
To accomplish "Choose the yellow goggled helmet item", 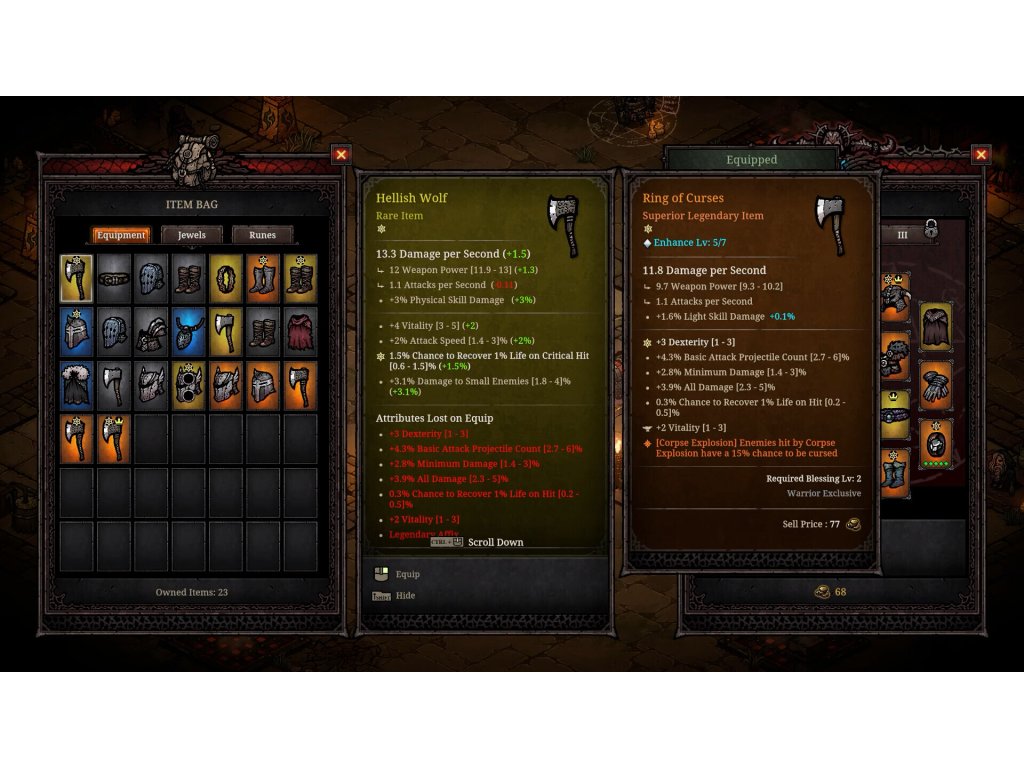I will pyautogui.click(x=188, y=386).
